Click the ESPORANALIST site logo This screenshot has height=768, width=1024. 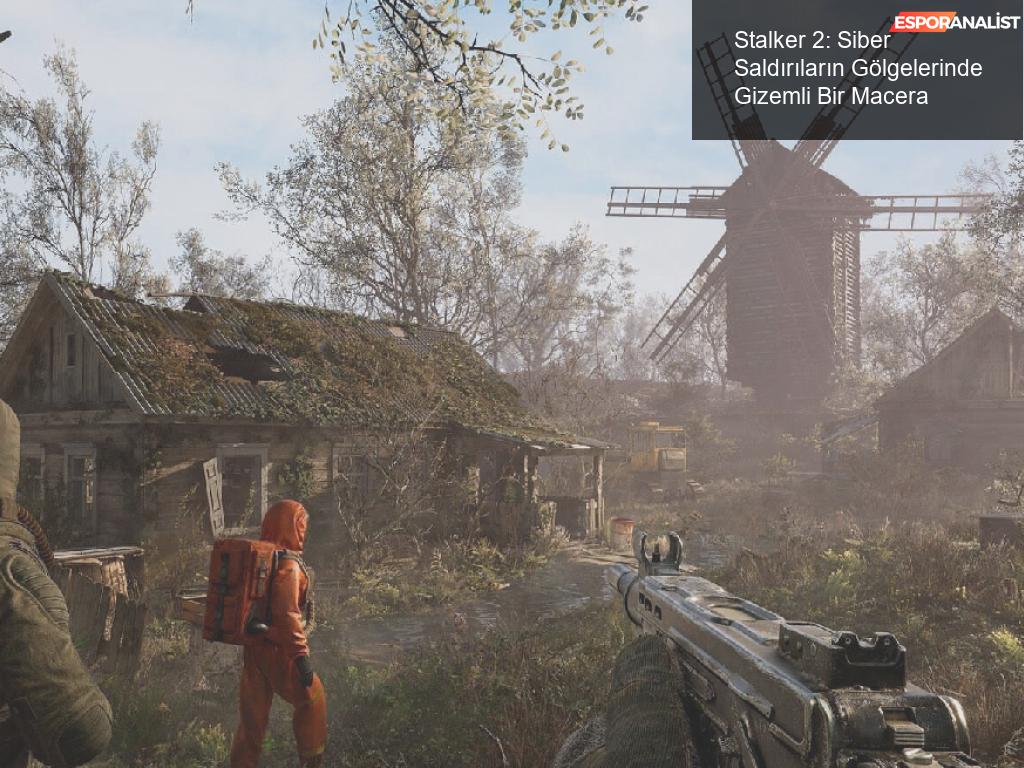(955, 21)
